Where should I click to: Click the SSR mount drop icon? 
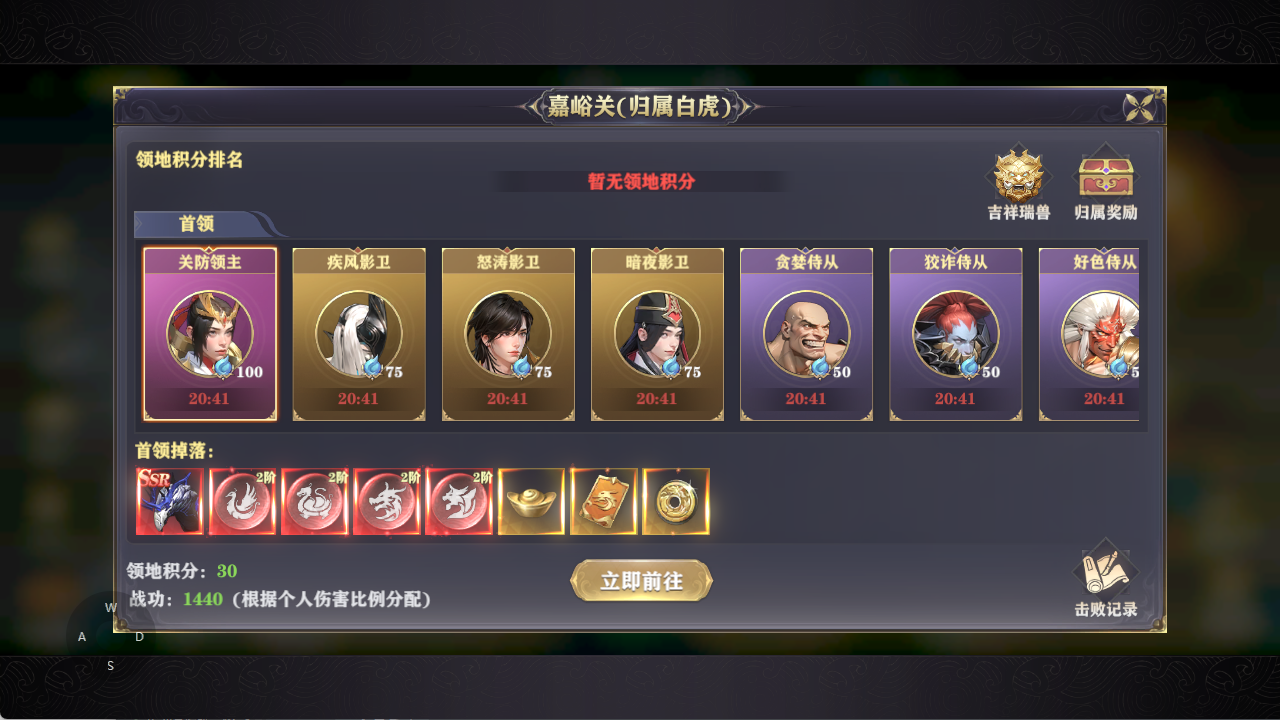click(170, 501)
